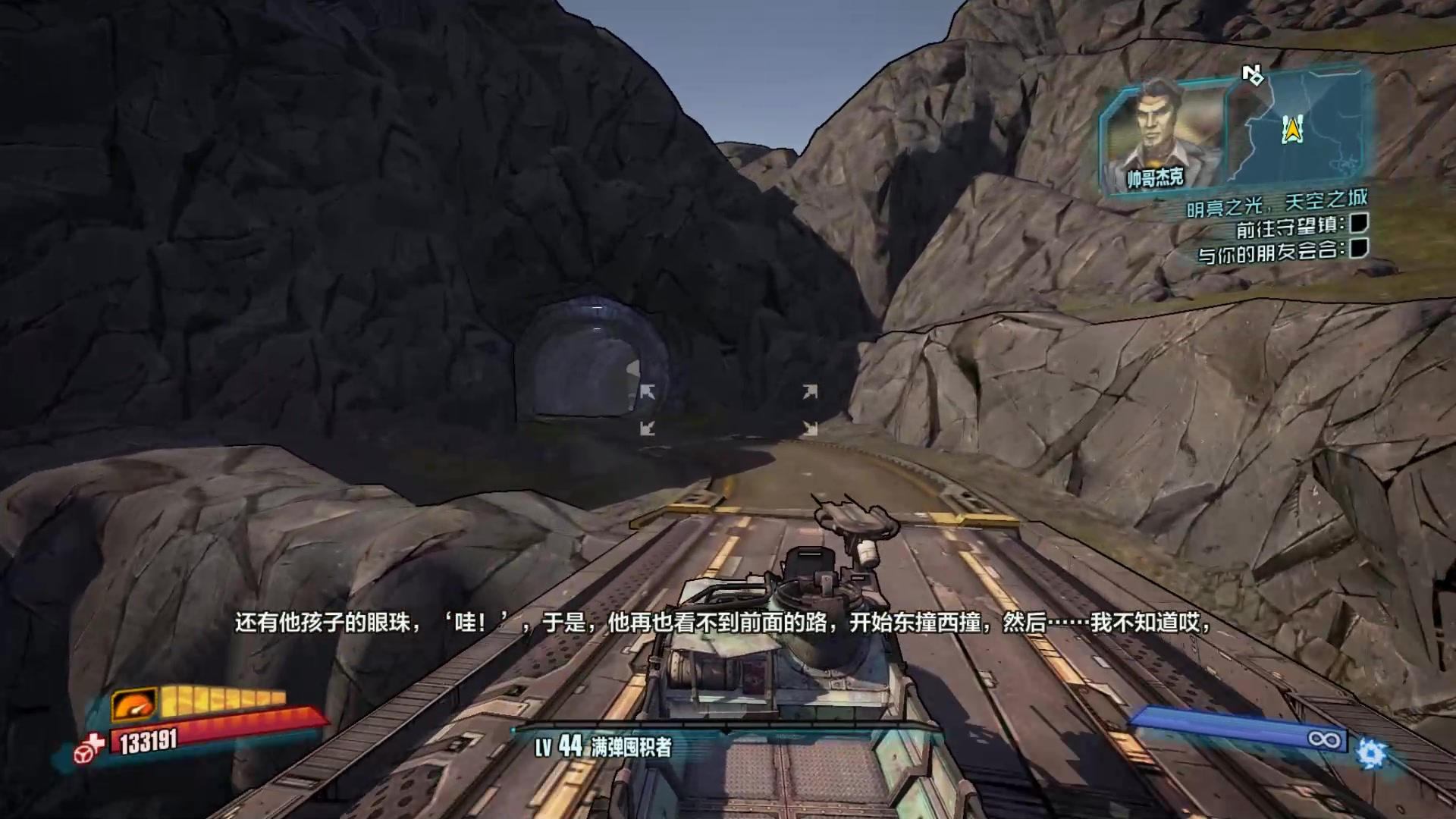
Task: Click the vehicle boost gauge icon
Action: (133, 704)
